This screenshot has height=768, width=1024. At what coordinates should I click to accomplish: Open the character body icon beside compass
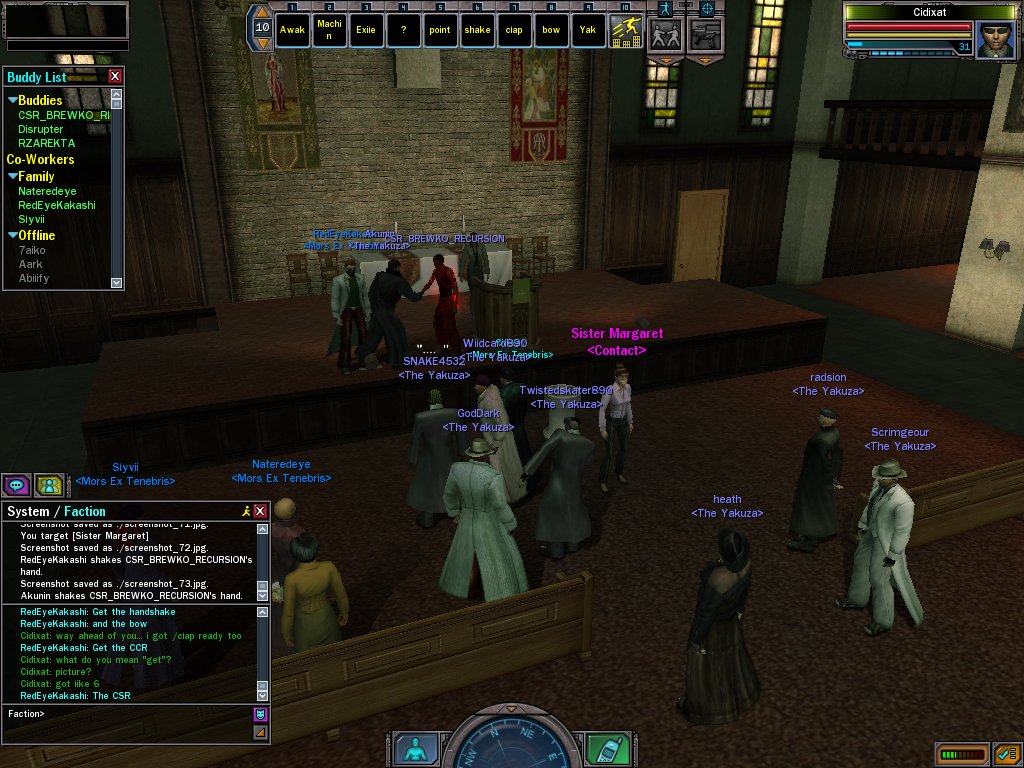412,748
